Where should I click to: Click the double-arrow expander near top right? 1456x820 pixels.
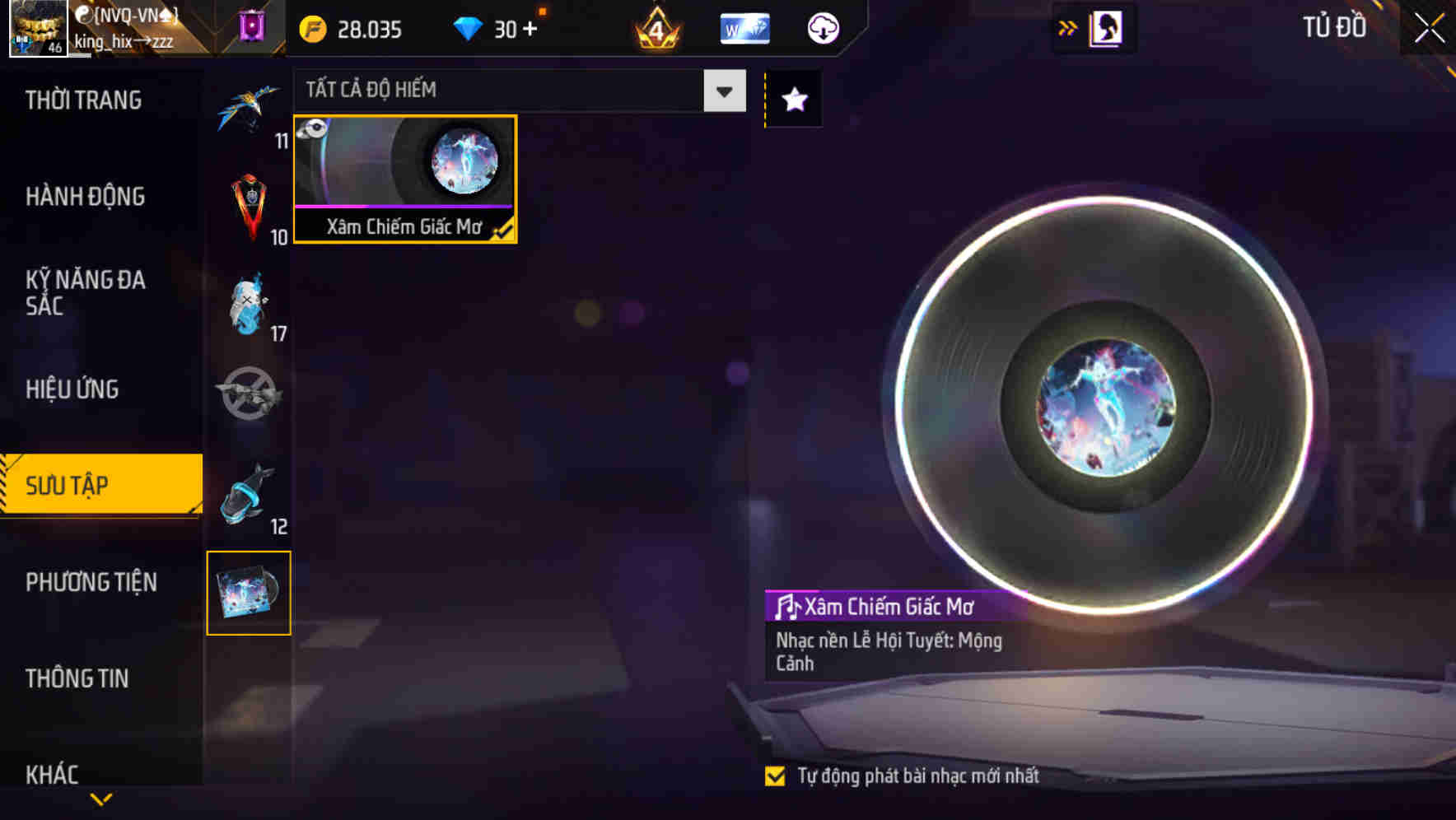[x=1068, y=27]
